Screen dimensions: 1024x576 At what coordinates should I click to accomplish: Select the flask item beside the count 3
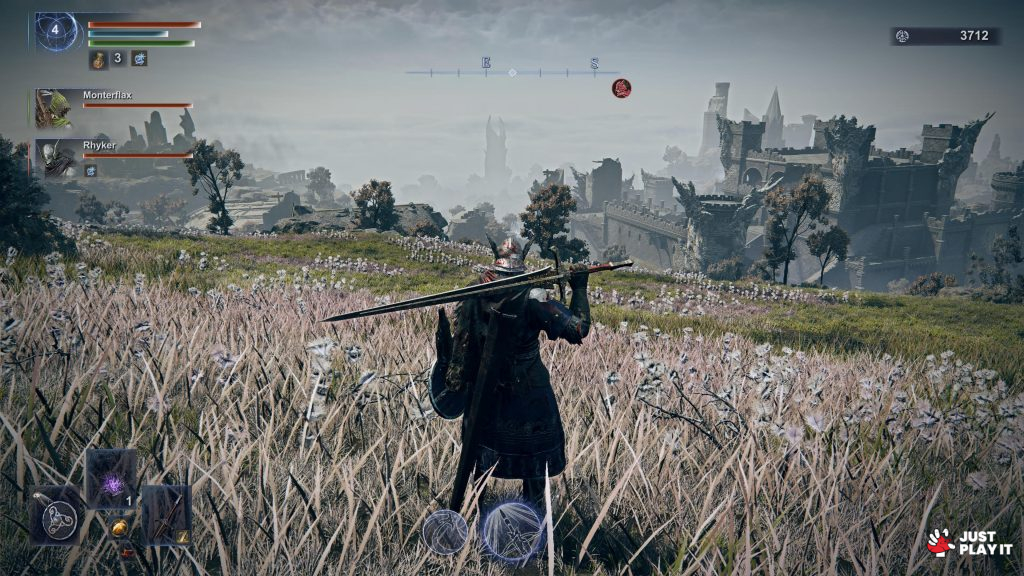pos(99,59)
